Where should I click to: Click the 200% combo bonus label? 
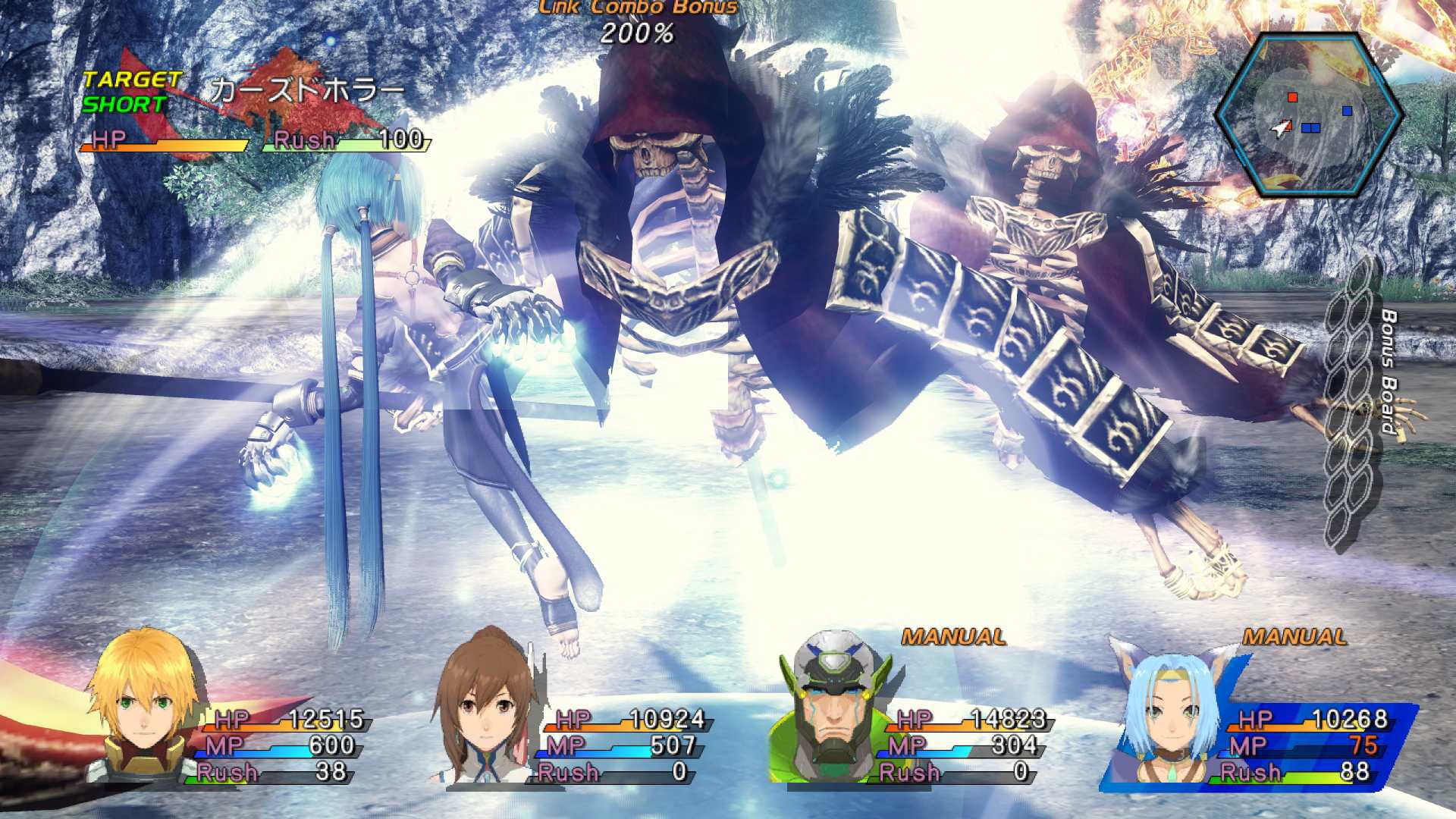pos(637,33)
